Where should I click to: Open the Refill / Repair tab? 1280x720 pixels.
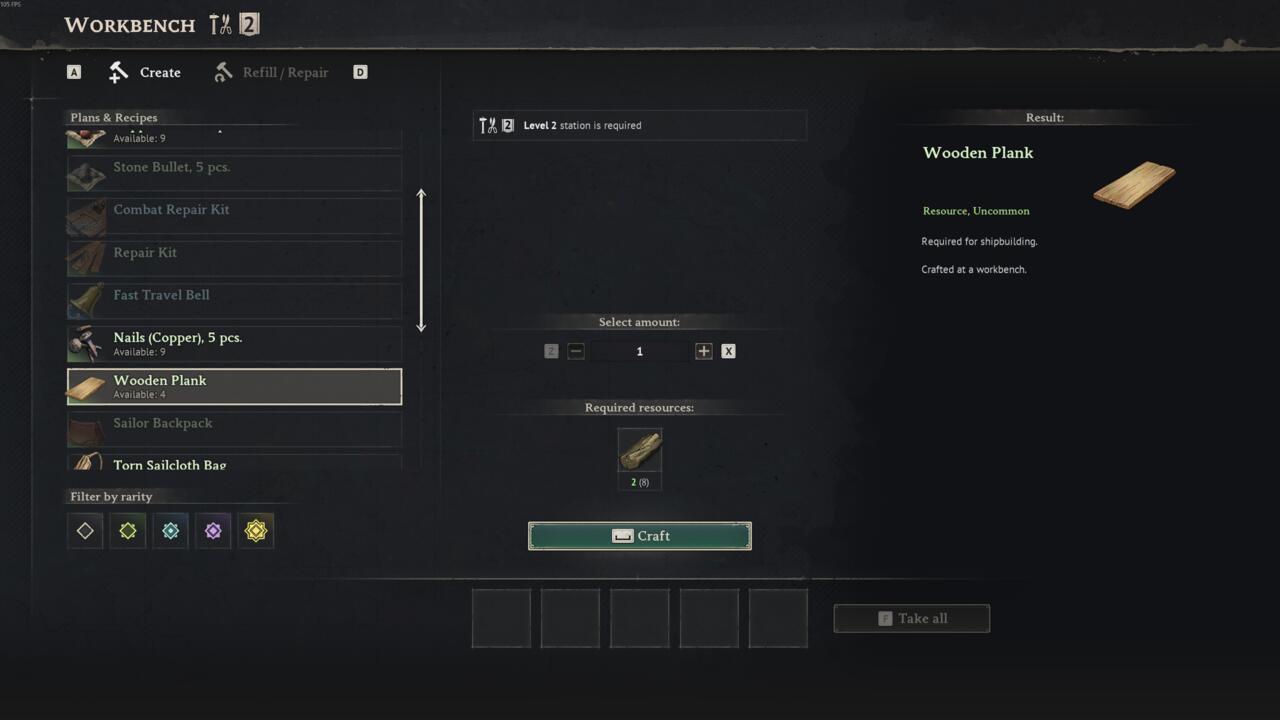coord(271,72)
